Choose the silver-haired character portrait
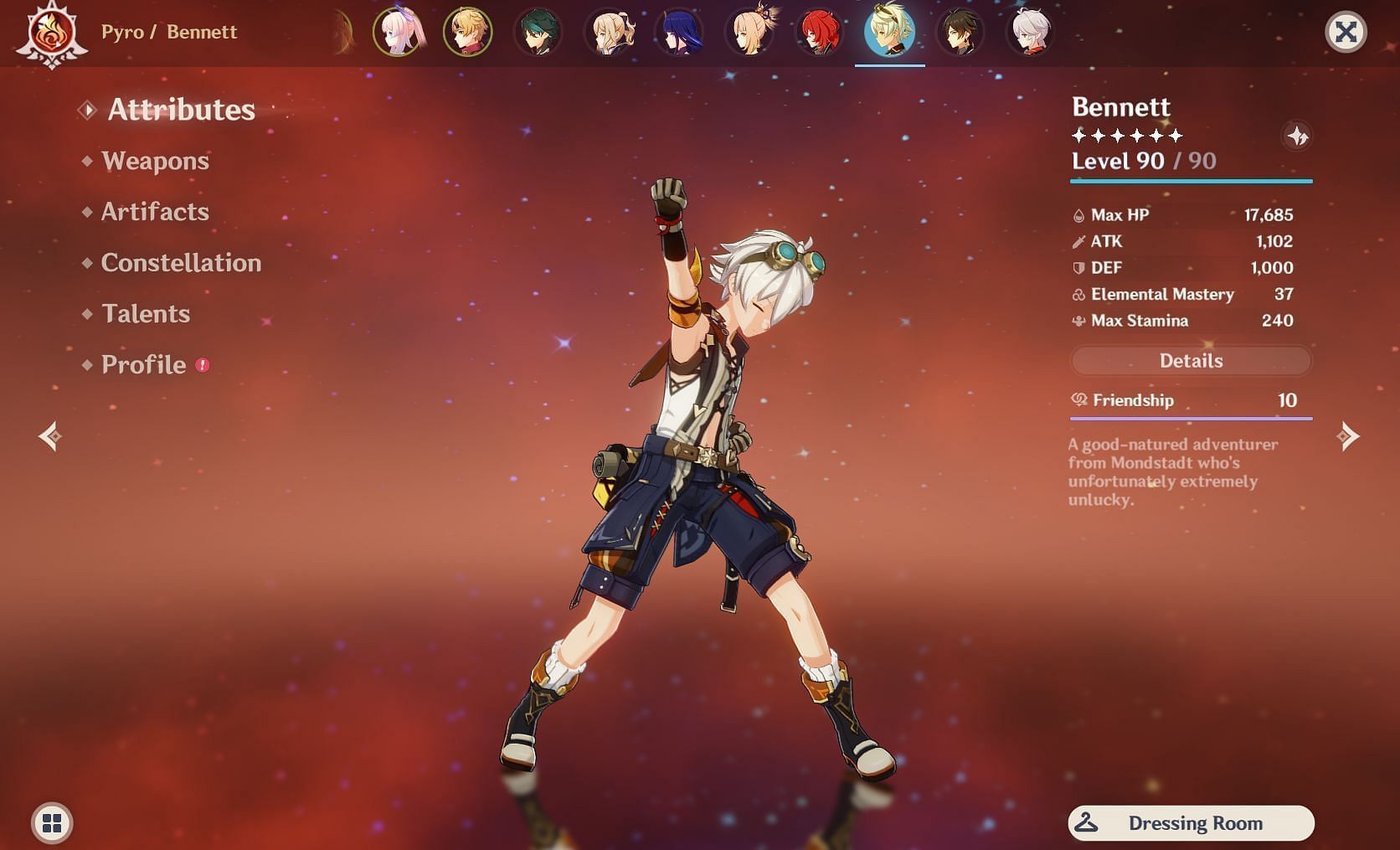 point(1030,33)
